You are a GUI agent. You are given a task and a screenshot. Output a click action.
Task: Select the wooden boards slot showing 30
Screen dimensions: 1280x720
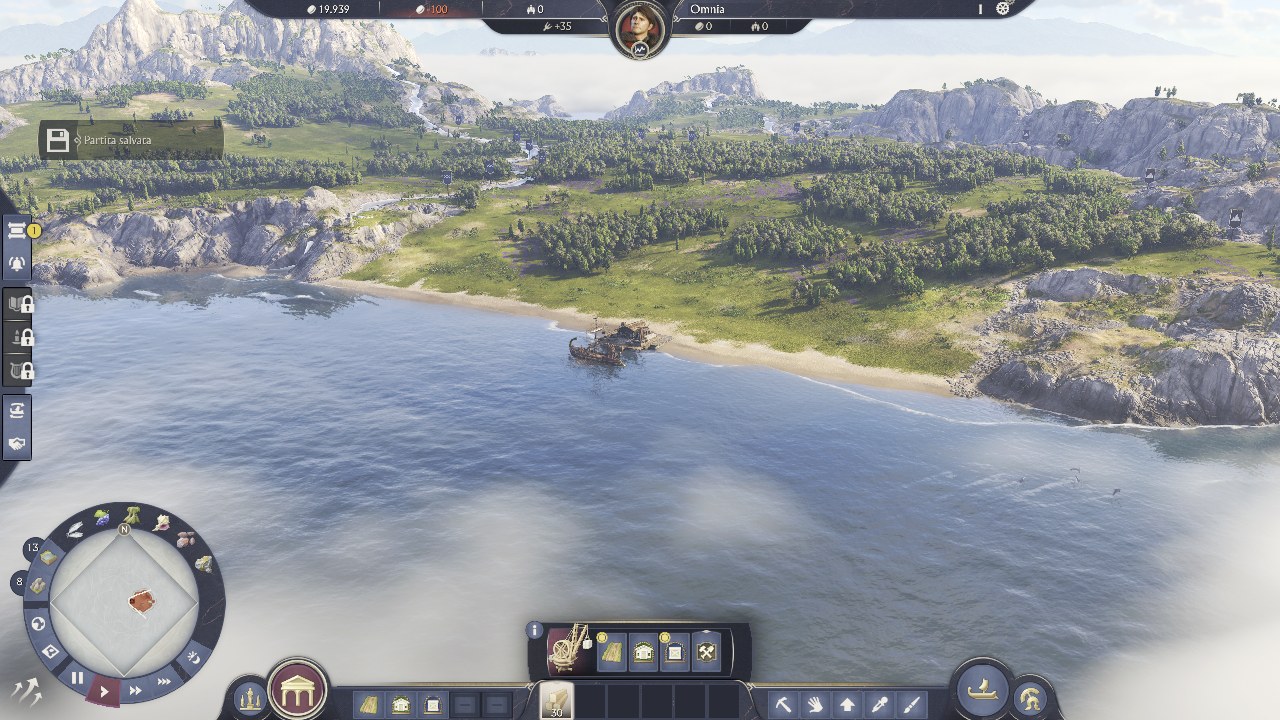556,700
